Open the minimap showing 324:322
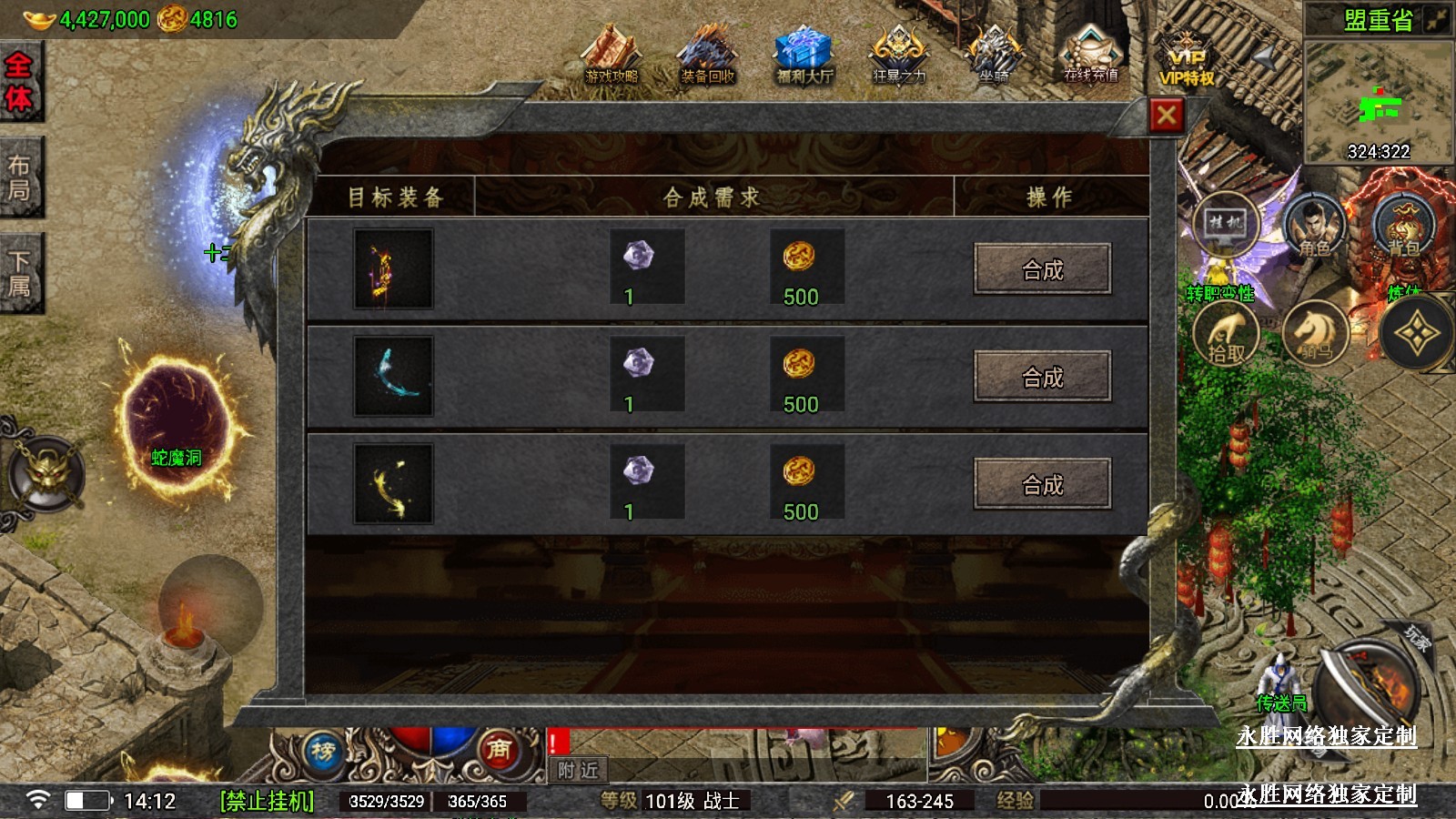Screen dimensions: 1456x819 pos(1378,102)
